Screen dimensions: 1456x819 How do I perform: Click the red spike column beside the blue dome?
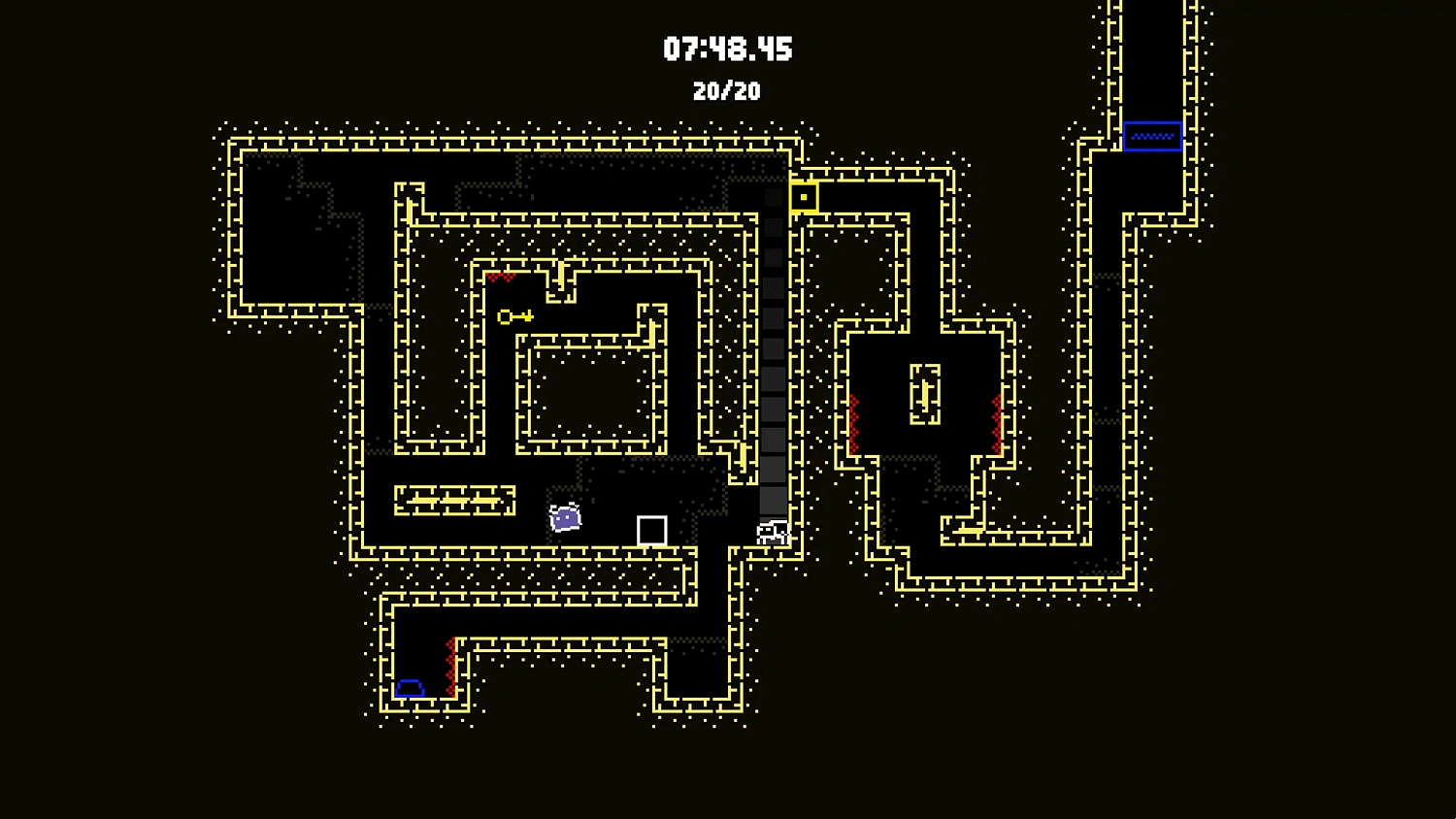click(452, 665)
